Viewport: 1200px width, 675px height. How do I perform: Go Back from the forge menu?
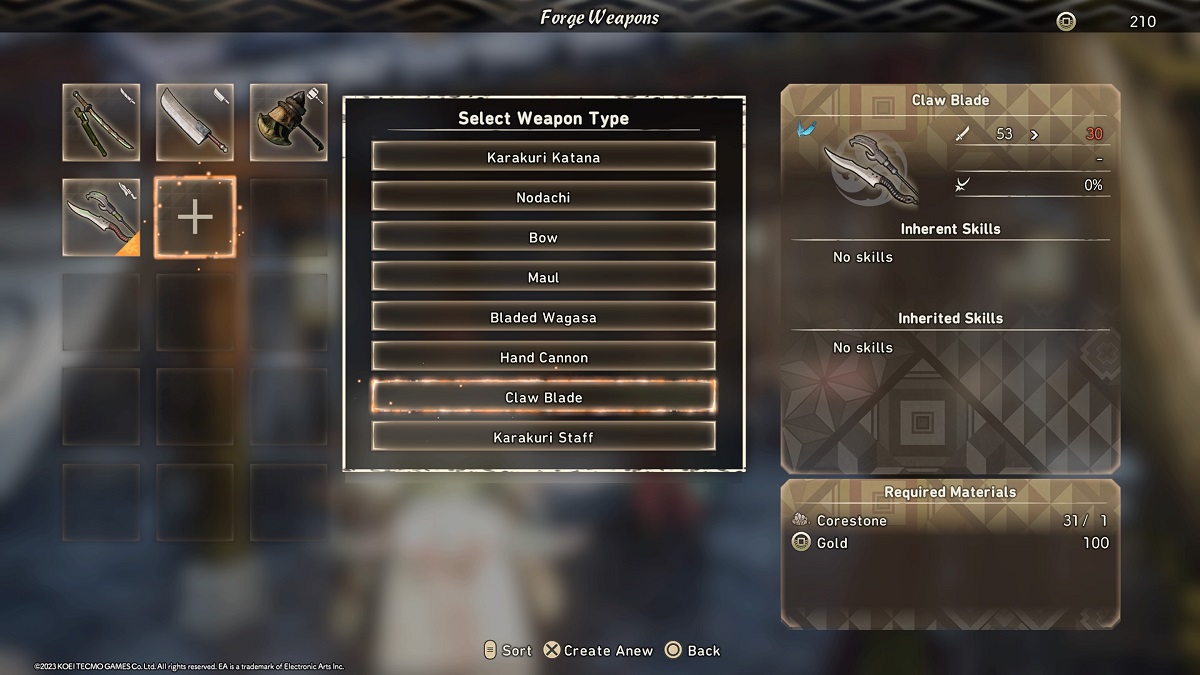pos(693,650)
